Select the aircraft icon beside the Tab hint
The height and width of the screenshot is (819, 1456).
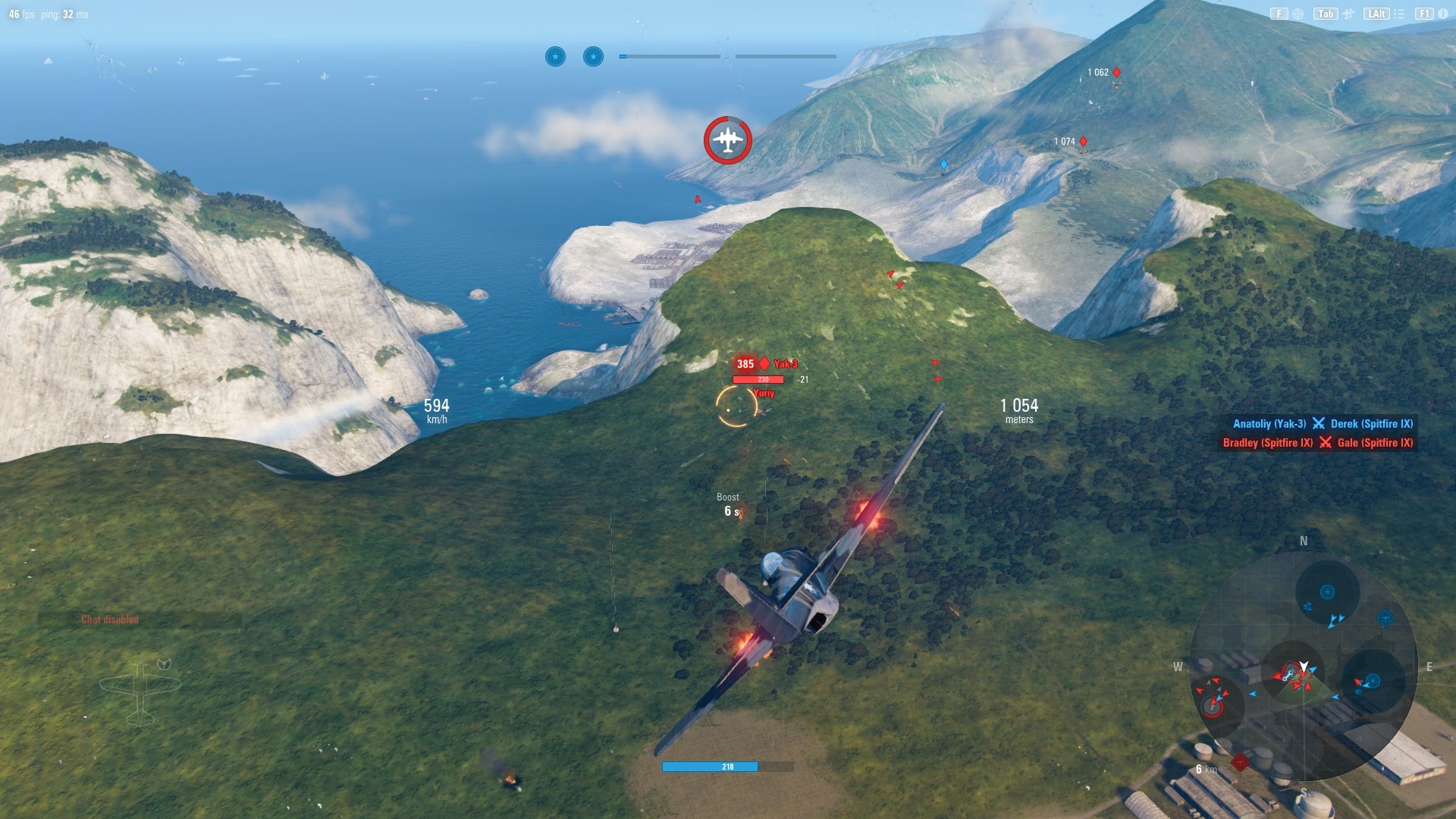[1348, 14]
